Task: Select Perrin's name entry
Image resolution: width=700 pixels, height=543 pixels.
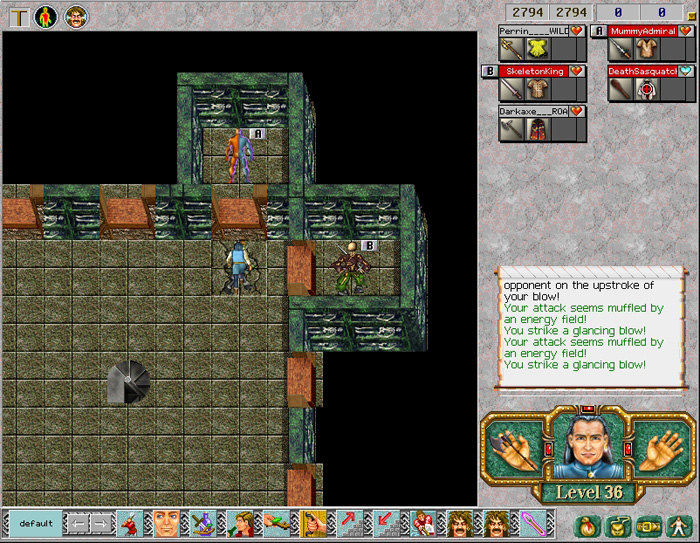Action: pyautogui.click(x=534, y=31)
